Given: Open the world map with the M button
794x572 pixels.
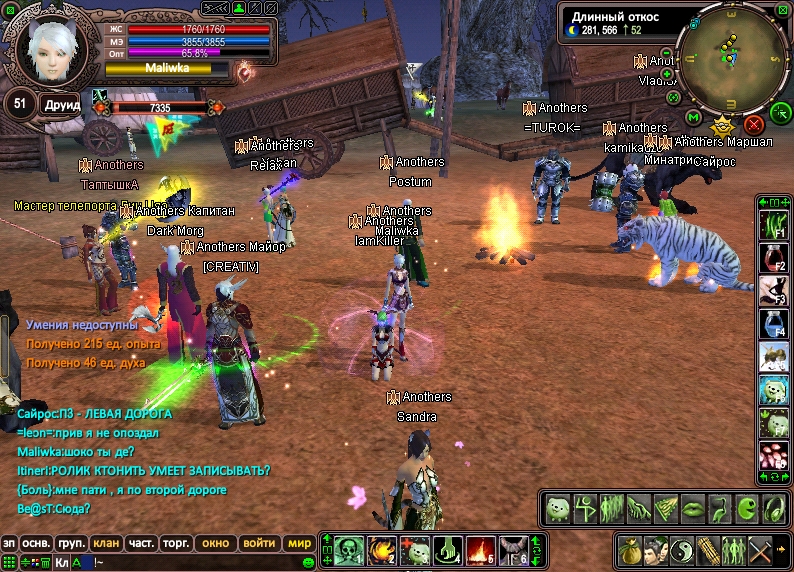Looking at the screenshot, I should 692,117.
